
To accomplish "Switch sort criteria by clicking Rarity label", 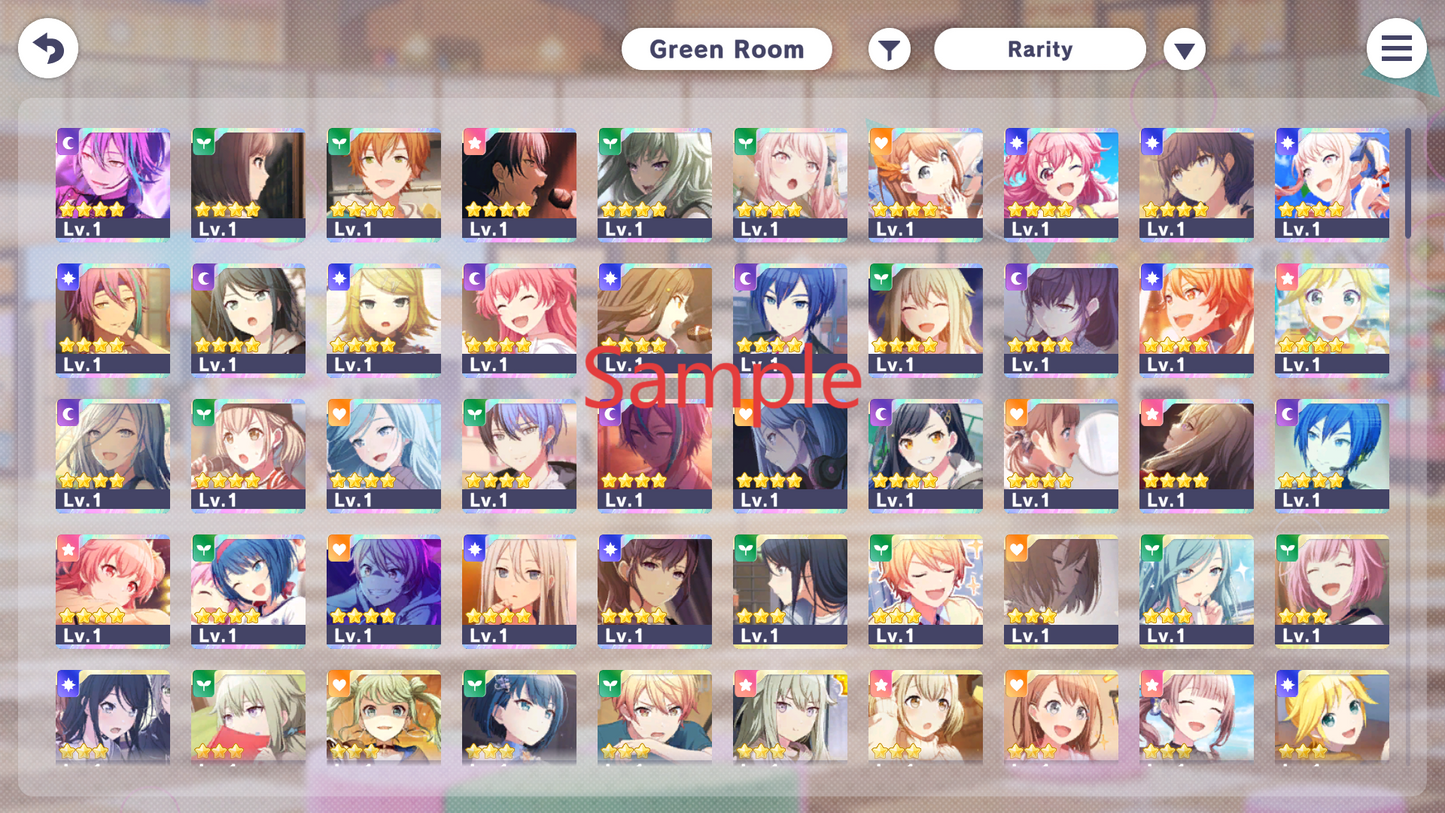I will pos(1039,48).
